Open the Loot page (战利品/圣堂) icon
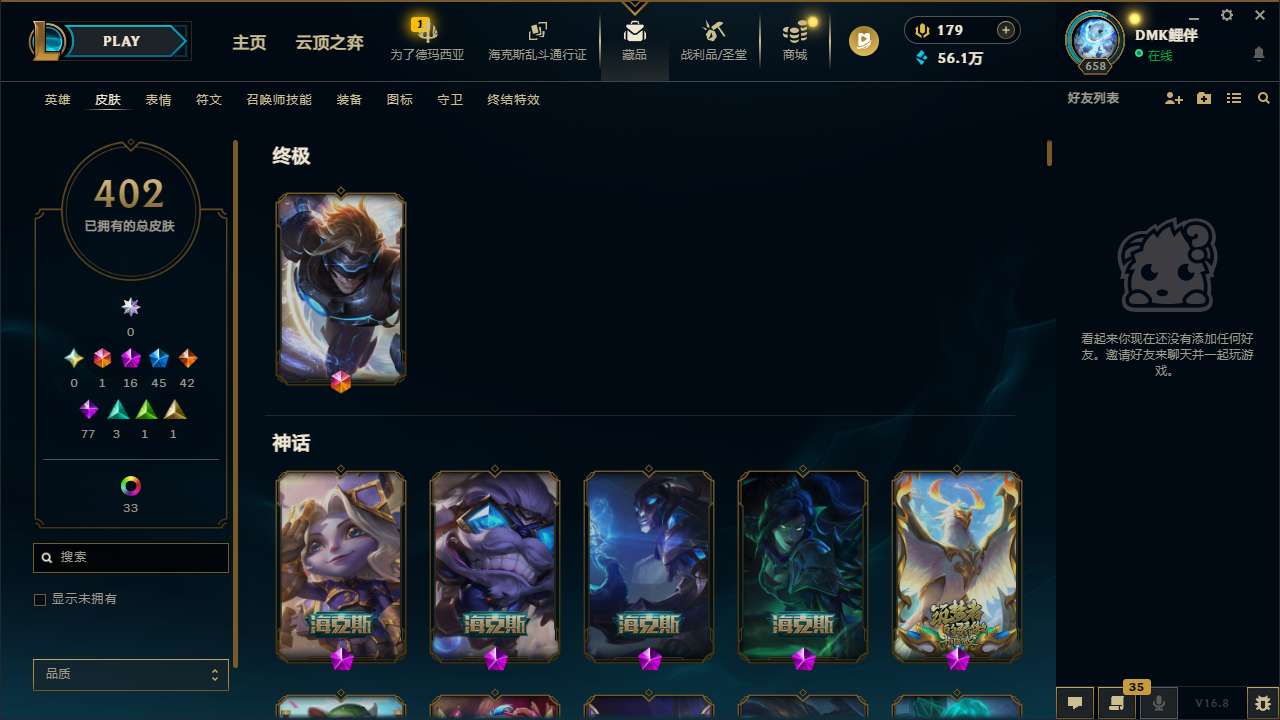 (x=713, y=40)
